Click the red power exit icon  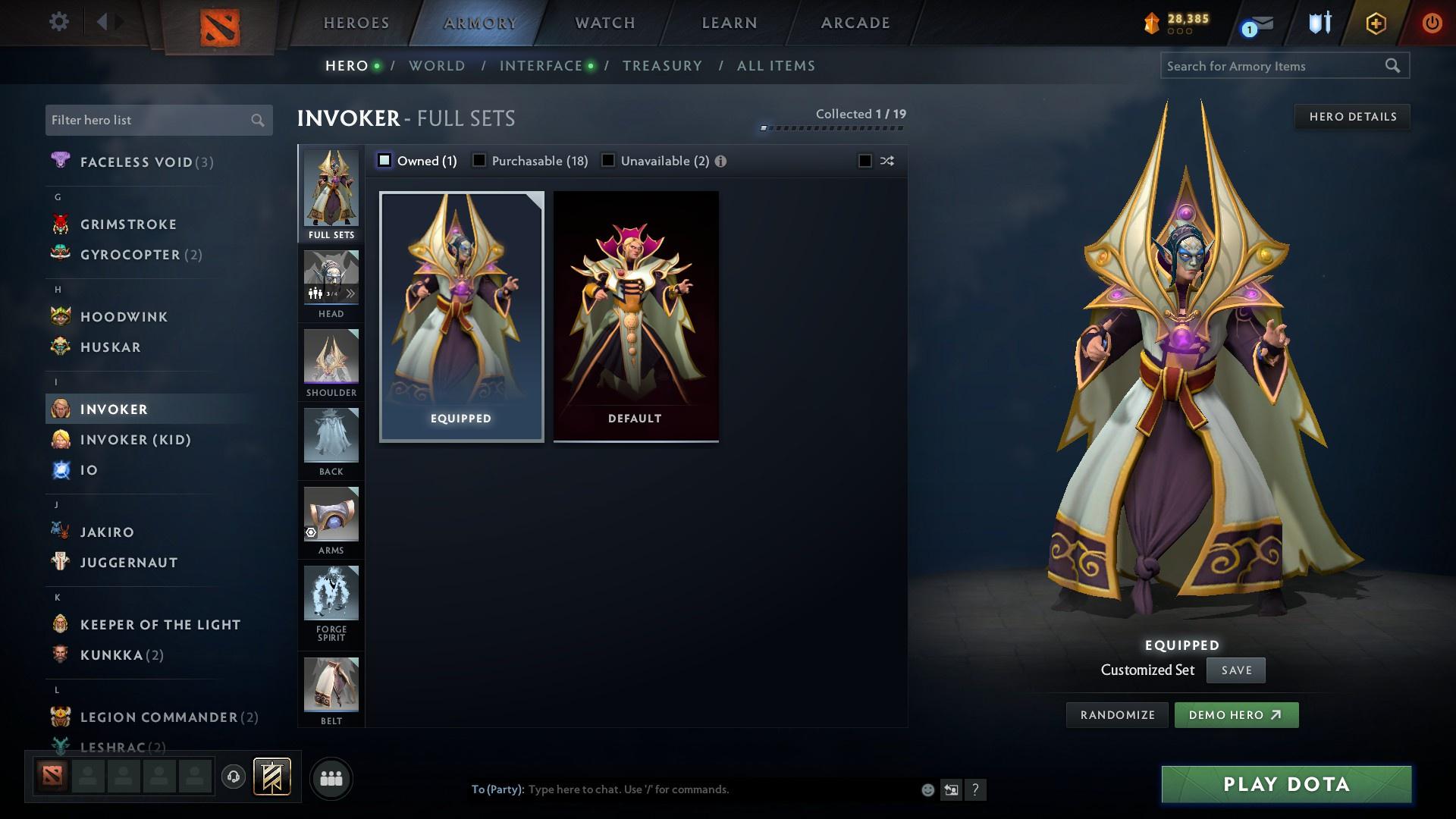tap(1432, 22)
